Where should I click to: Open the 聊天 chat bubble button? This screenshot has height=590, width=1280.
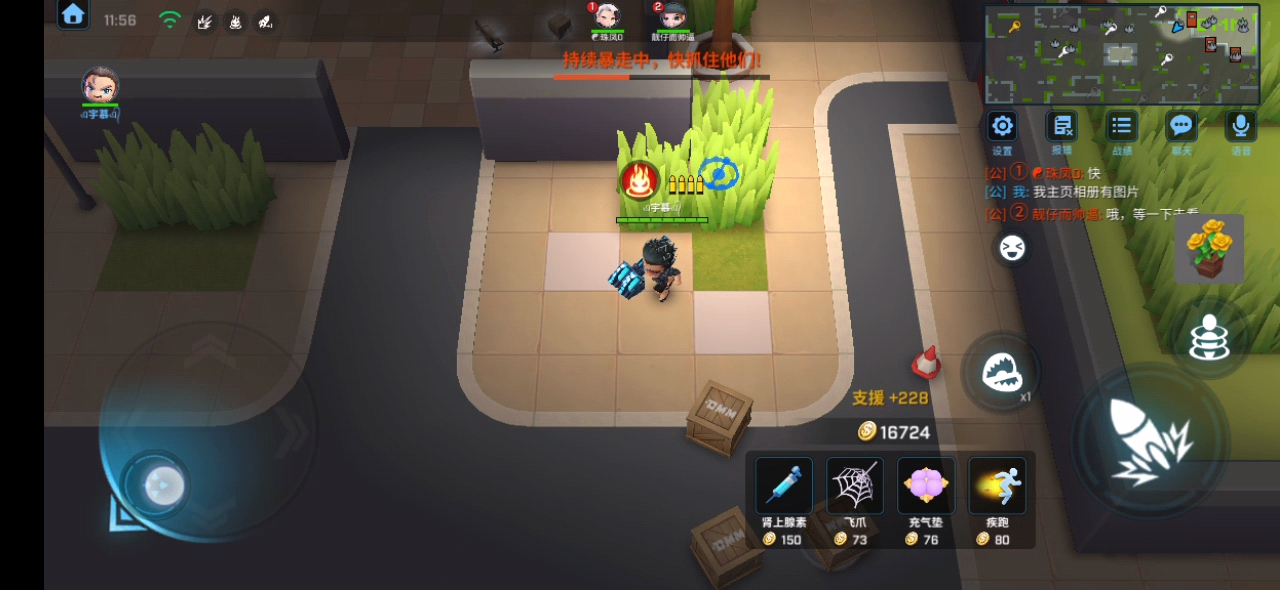[1182, 126]
